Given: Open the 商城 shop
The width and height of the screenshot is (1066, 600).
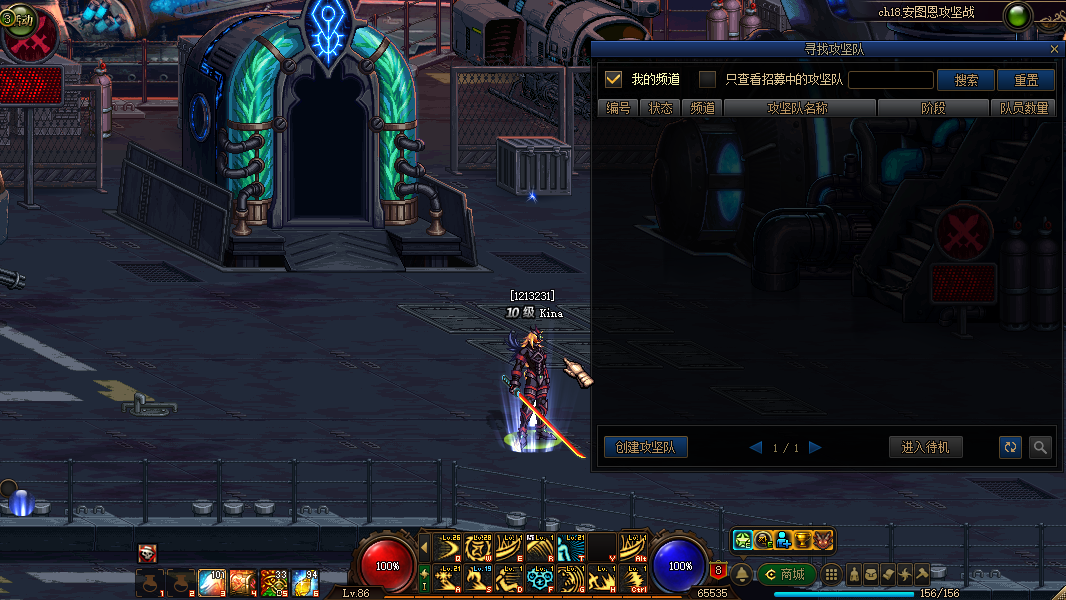Looking at the screenshot, I should 786,574.
